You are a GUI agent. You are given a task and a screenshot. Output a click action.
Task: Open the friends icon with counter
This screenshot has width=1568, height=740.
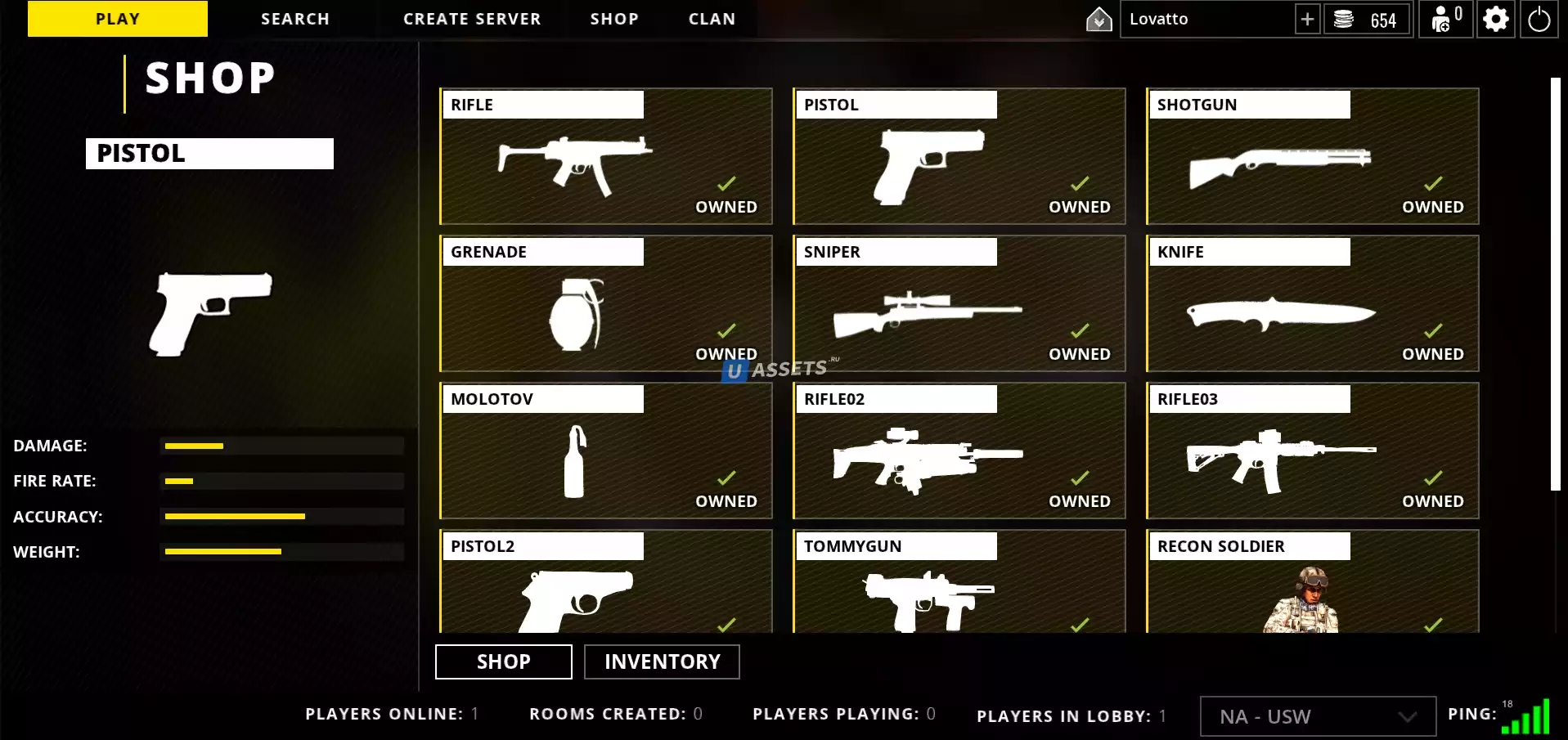(1445, 19)
